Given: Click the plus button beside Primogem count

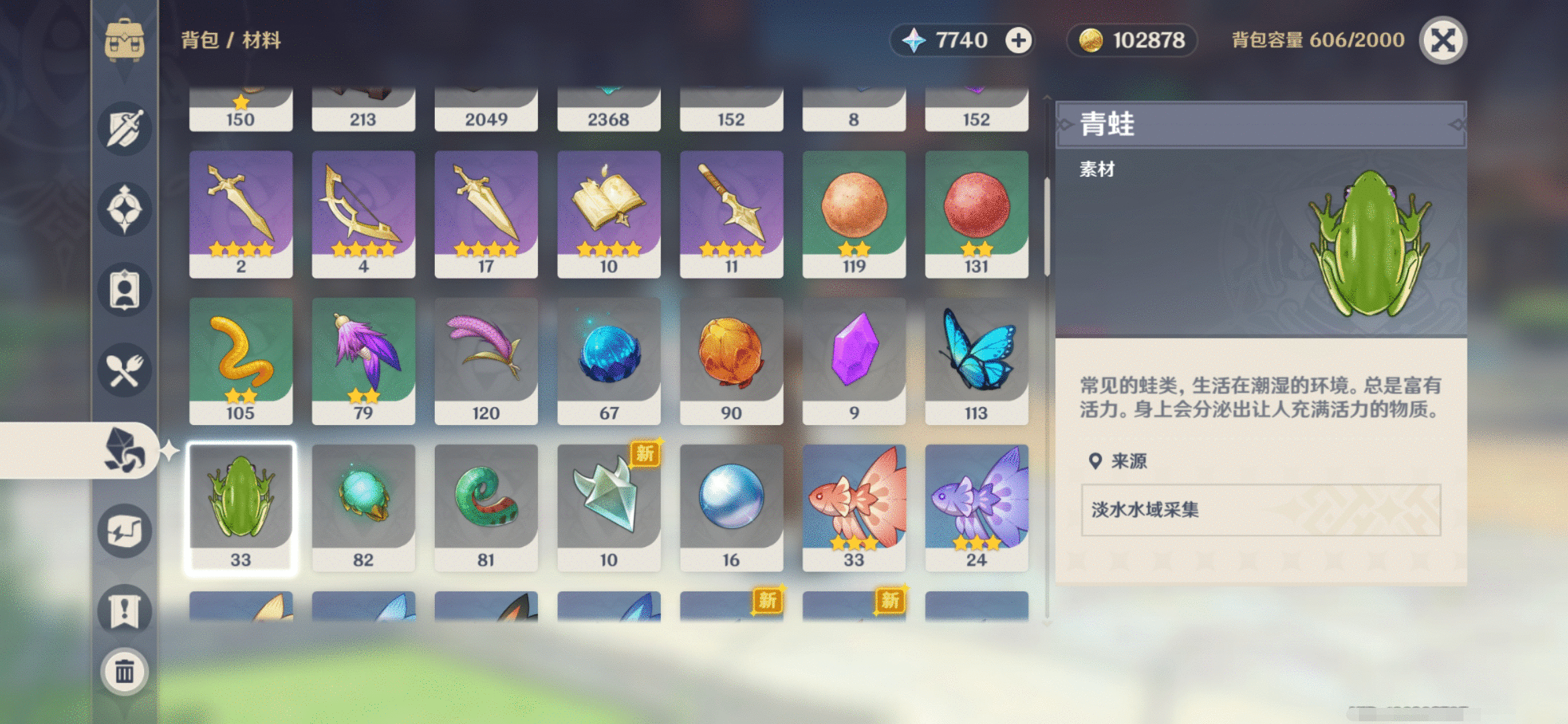Looking at the screenshot, I should click(x=1019, y=40).
